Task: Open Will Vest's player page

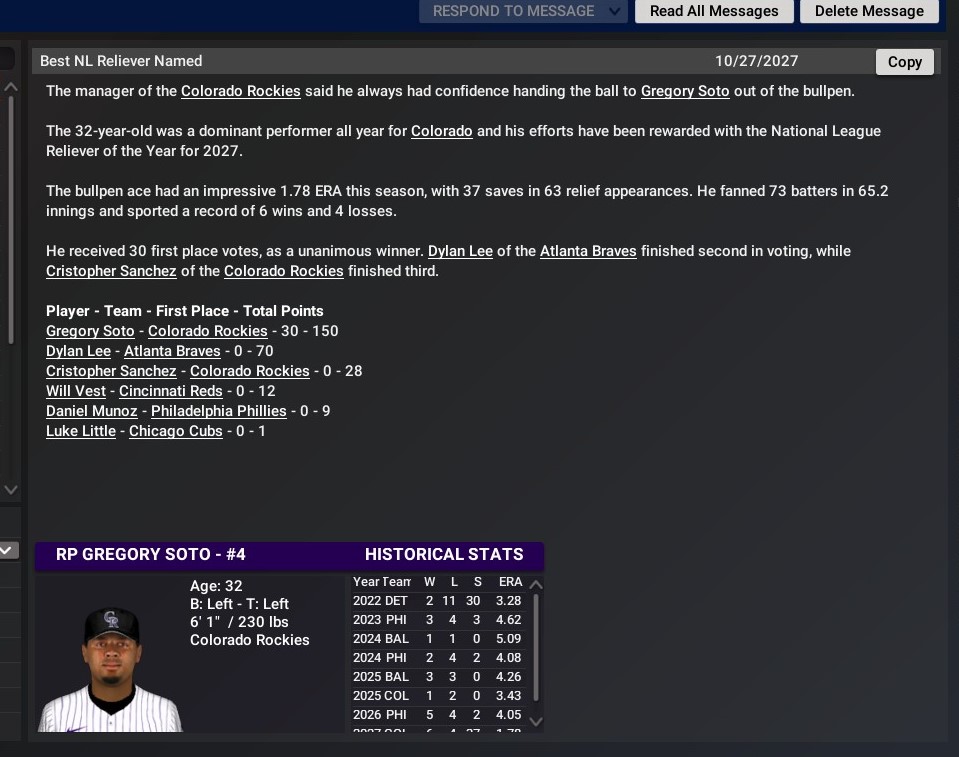Action: pyautogui.click(x=76, y=391)
